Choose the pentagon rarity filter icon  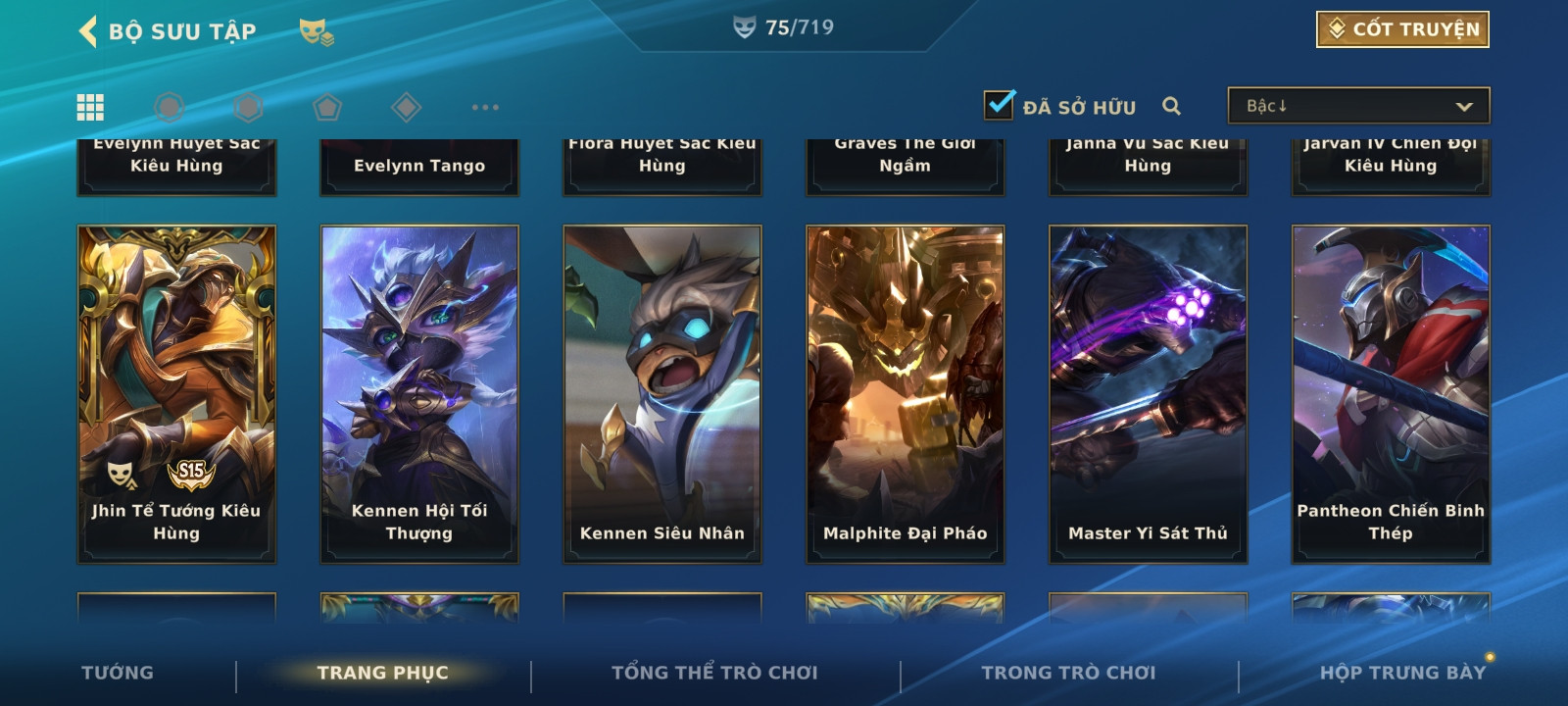(327, 107)
